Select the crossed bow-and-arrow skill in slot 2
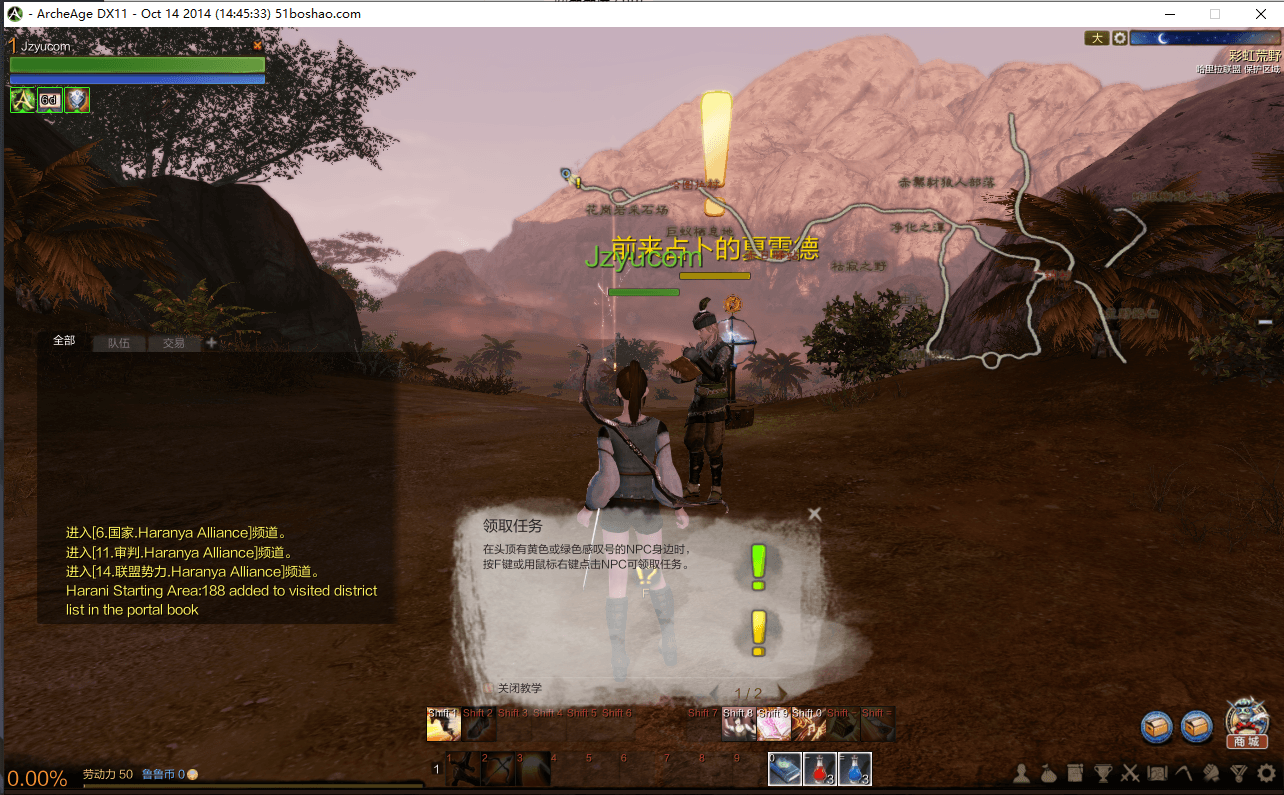 click(499, 769)
